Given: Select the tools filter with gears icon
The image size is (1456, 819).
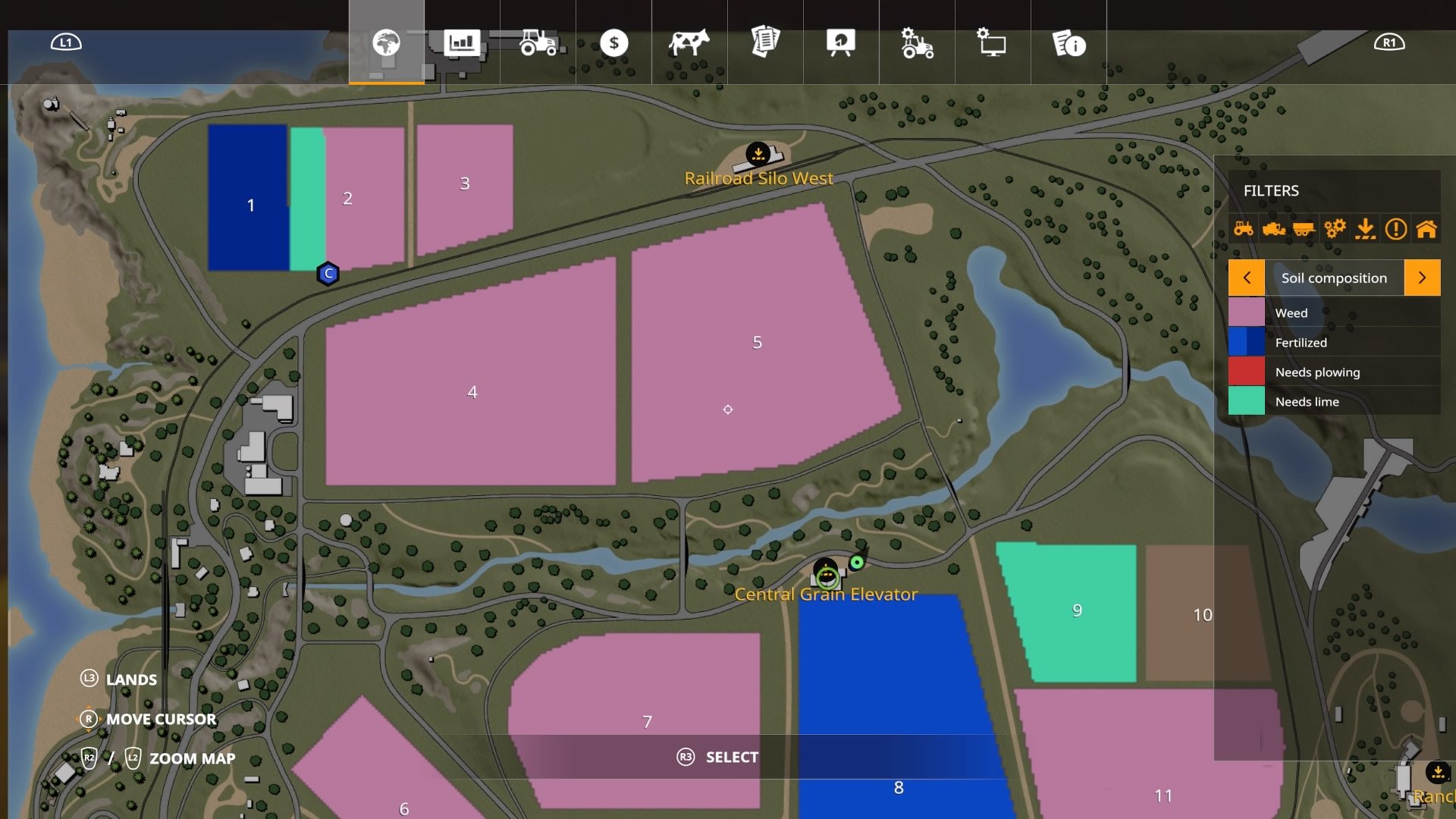Looking at the screenshot, I should pos(1335,227).
